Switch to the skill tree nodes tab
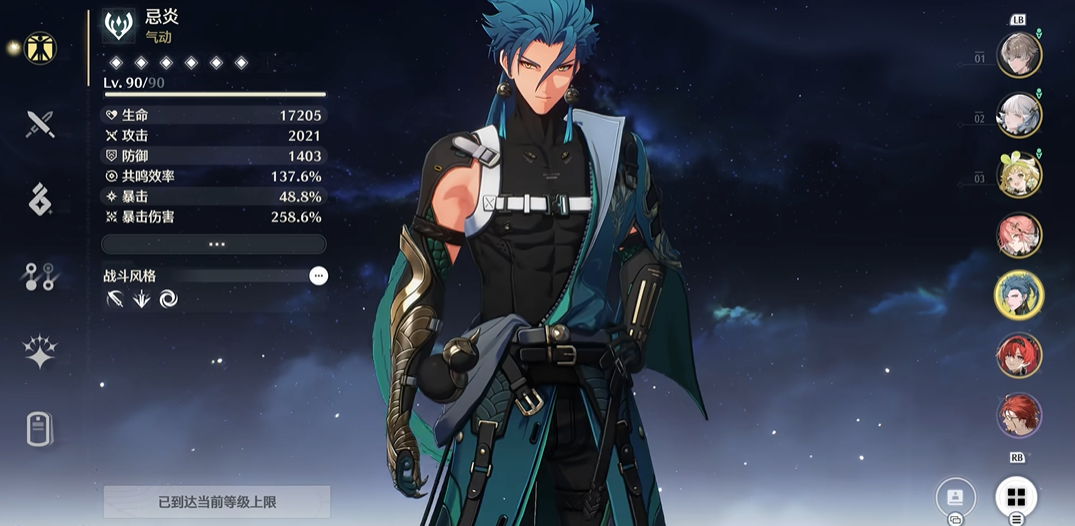 tap(40, 277)
